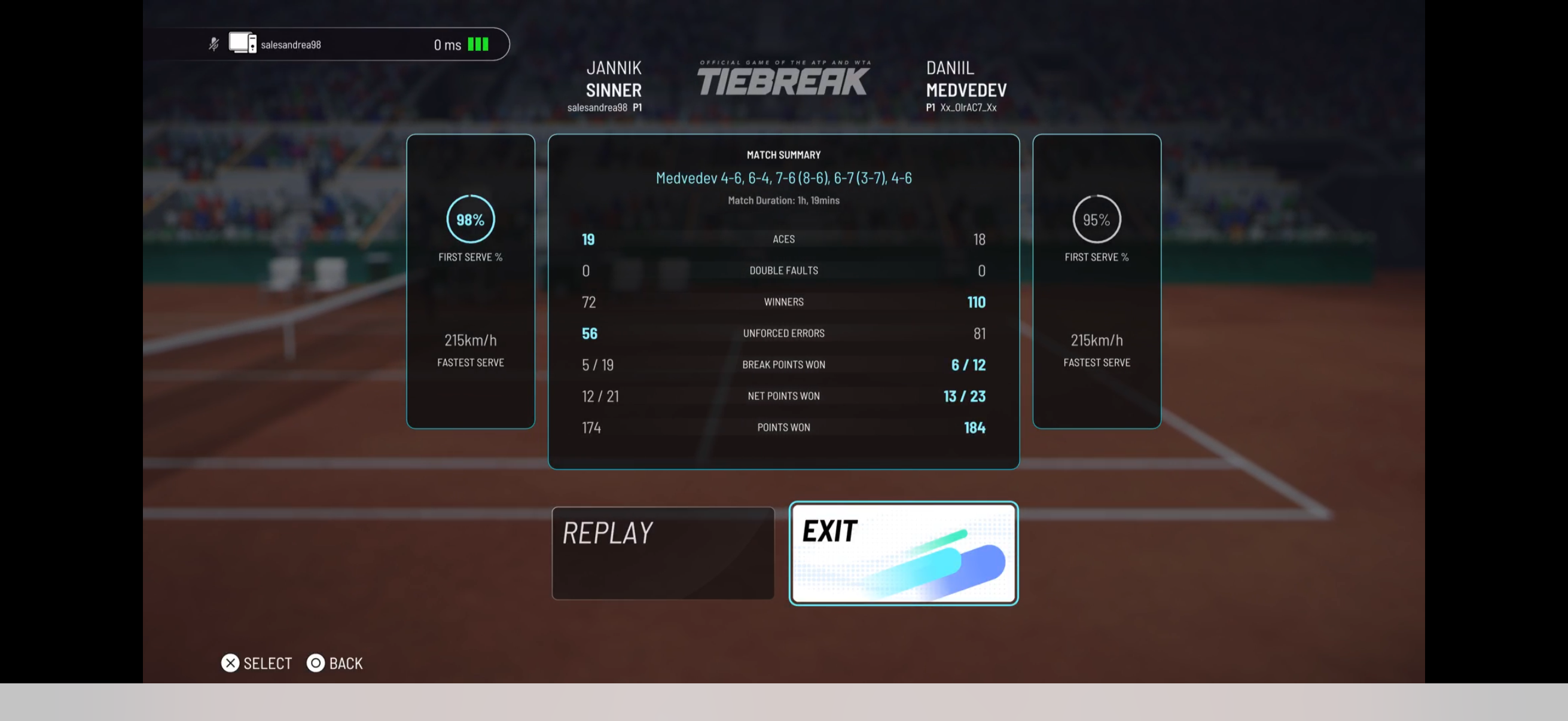Click the muted microphone icon
This screenshot has width=1568, height=721.
tap(213, 44)
